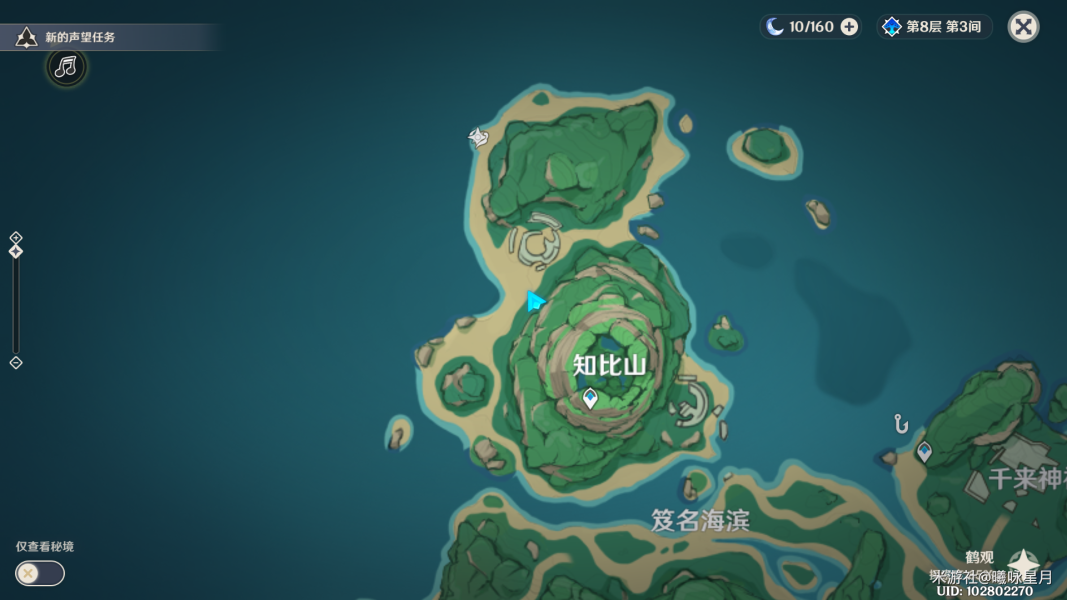Click the music note icon

coord(66,67)
